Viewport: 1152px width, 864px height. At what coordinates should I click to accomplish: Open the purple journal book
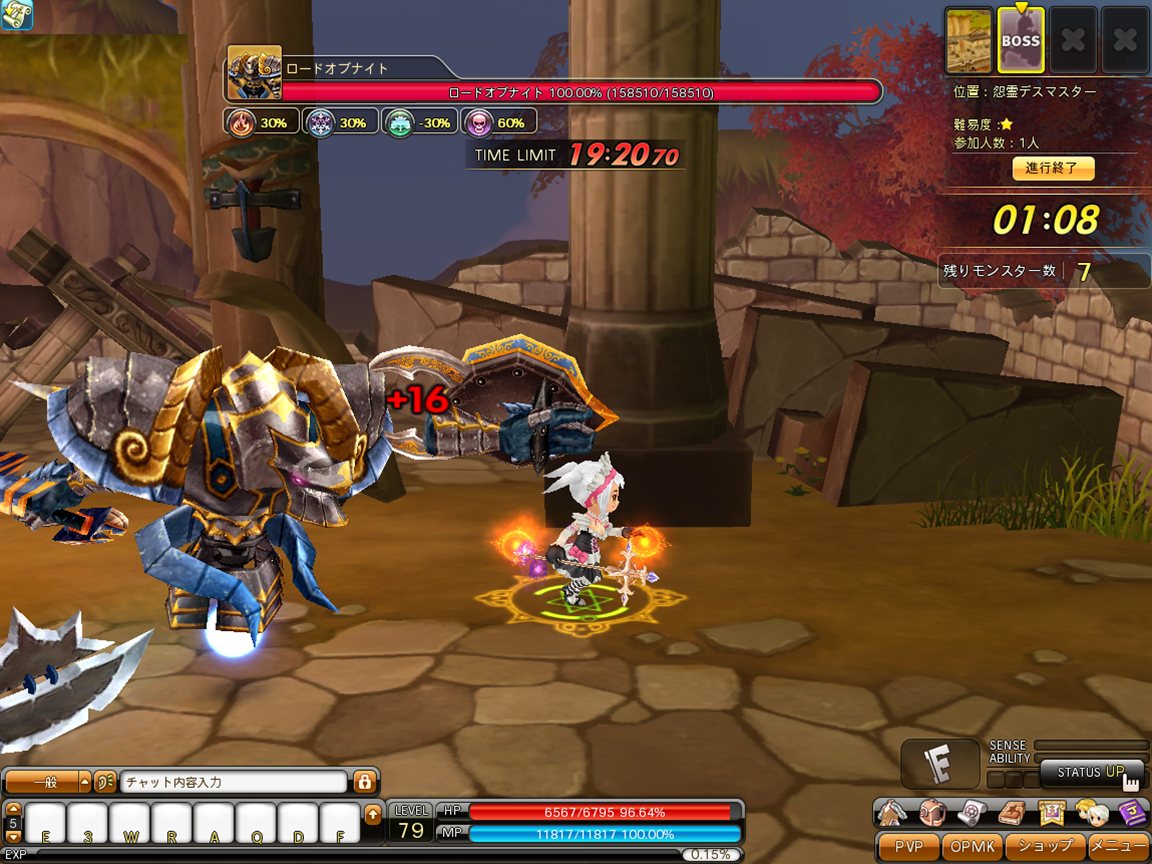click(1130, 811)
